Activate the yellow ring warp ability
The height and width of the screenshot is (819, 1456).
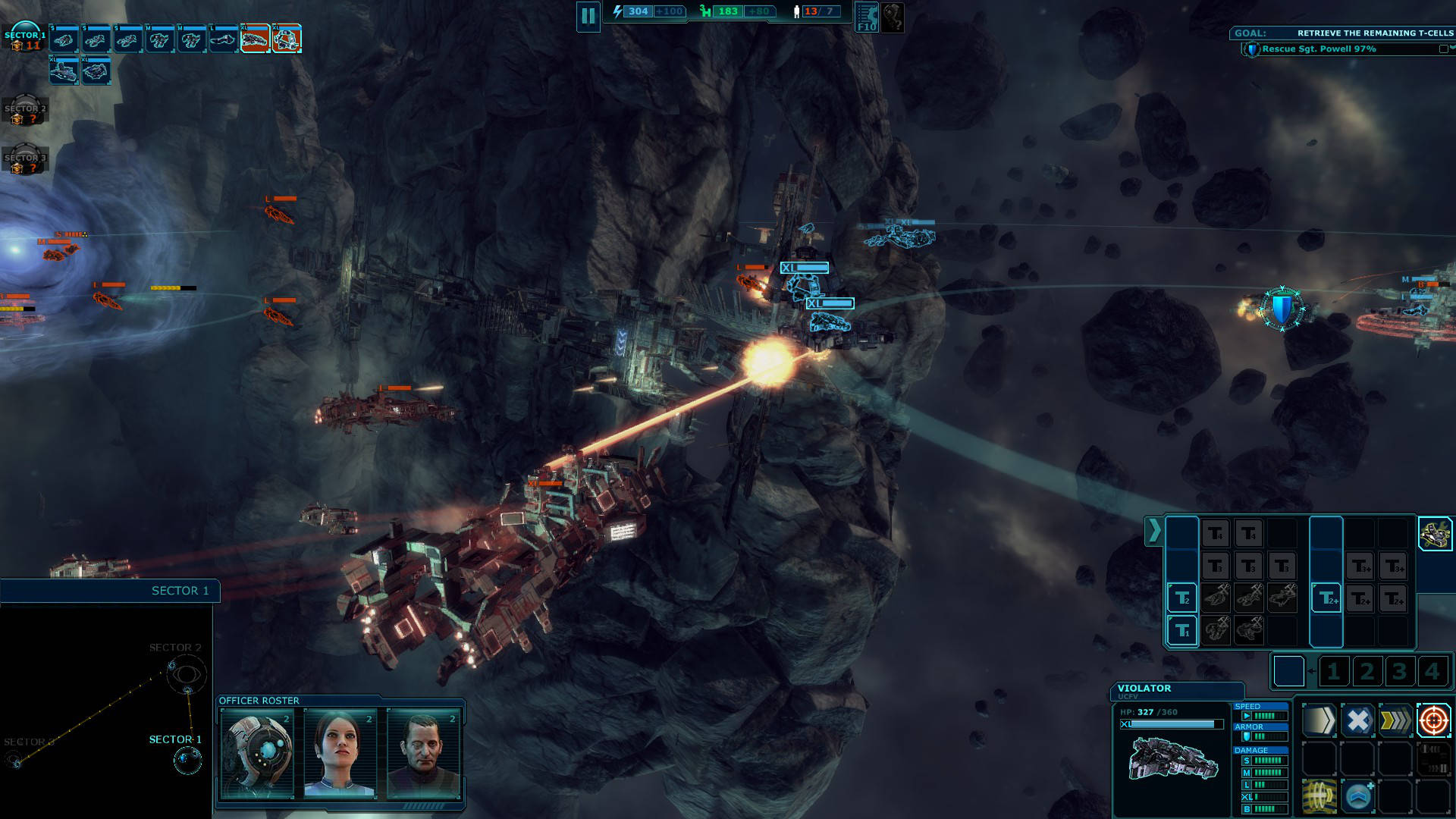(1319, 797)
